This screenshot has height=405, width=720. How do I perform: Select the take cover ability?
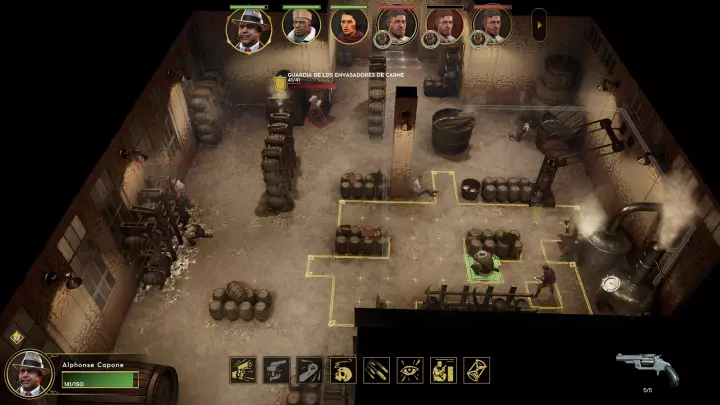[x=444, y=370]
